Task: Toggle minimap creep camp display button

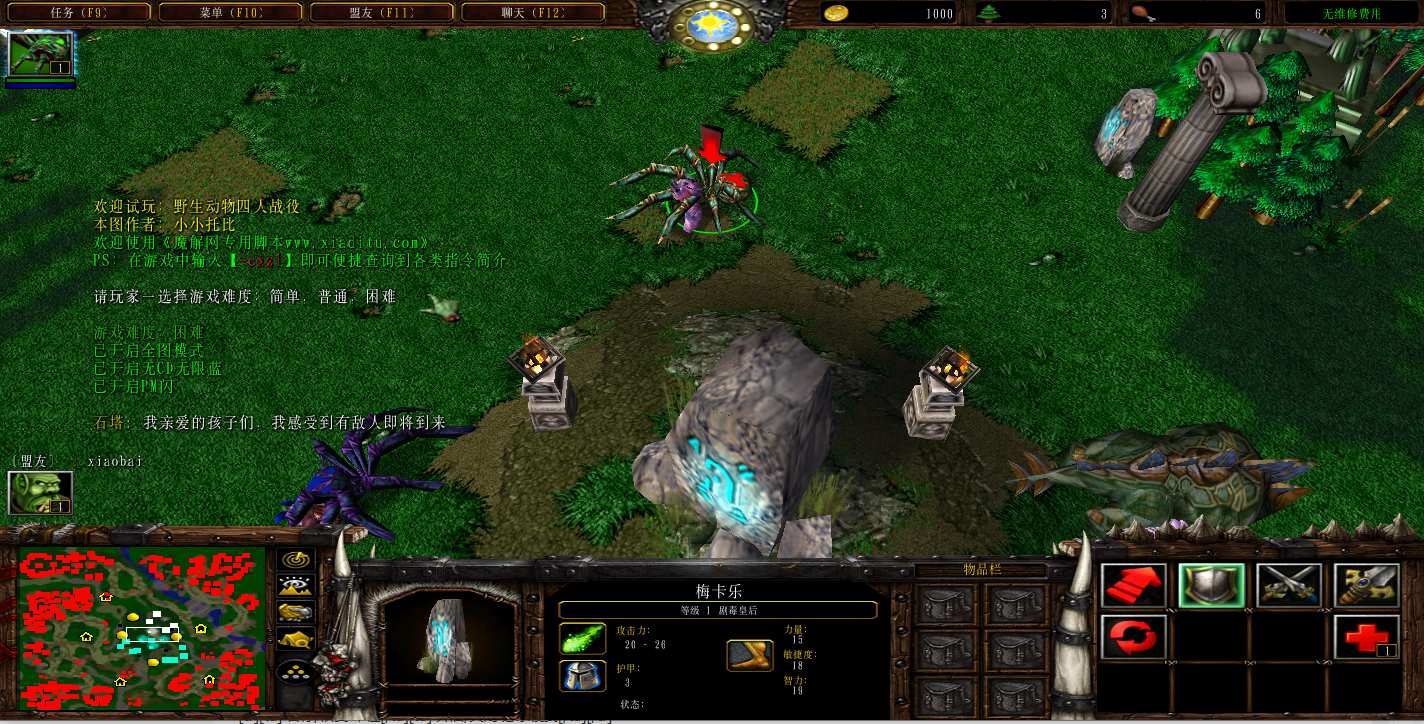Action: 295,639
